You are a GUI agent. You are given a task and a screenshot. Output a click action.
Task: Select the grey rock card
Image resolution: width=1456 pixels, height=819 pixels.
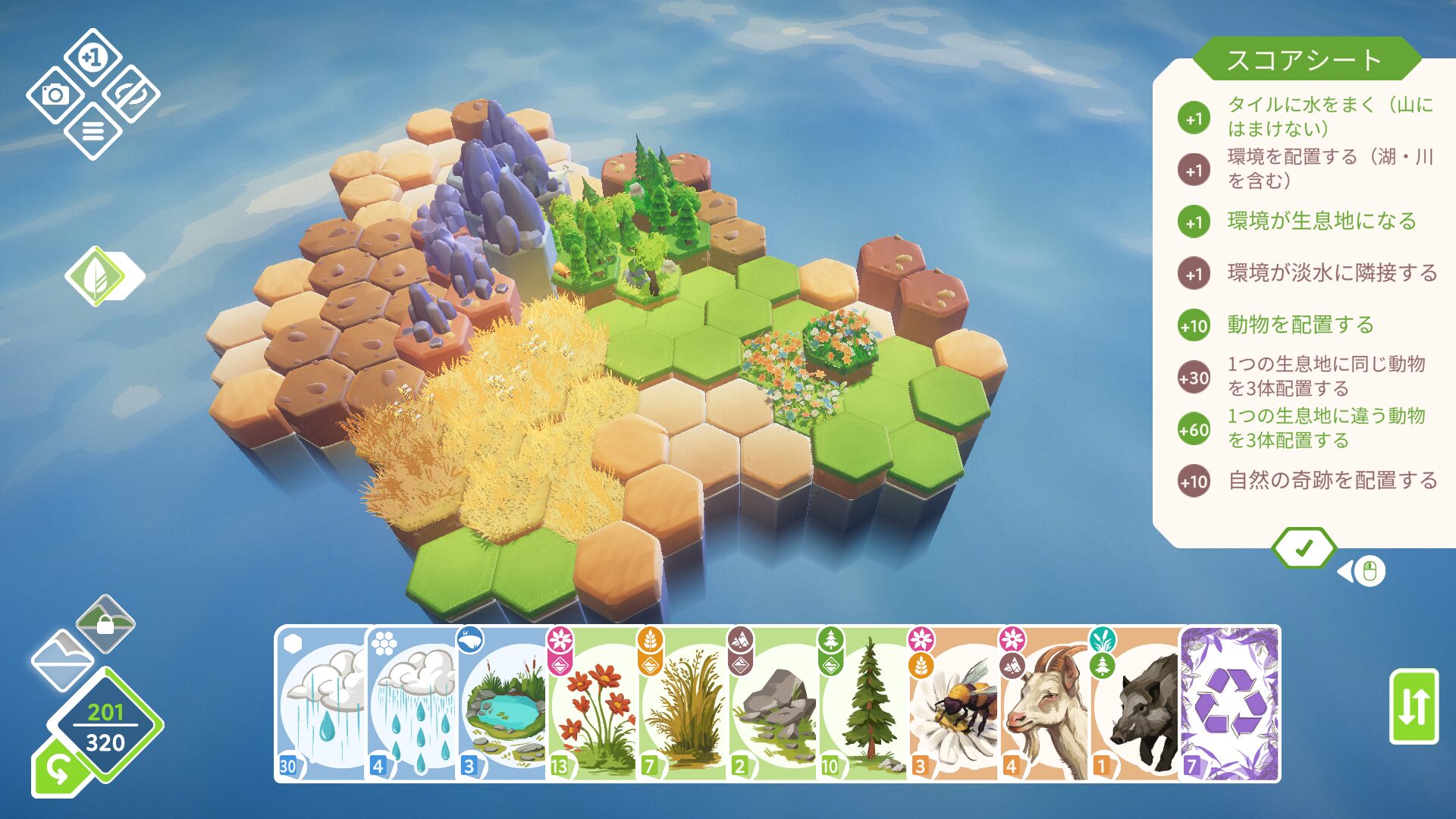[774, 704]
